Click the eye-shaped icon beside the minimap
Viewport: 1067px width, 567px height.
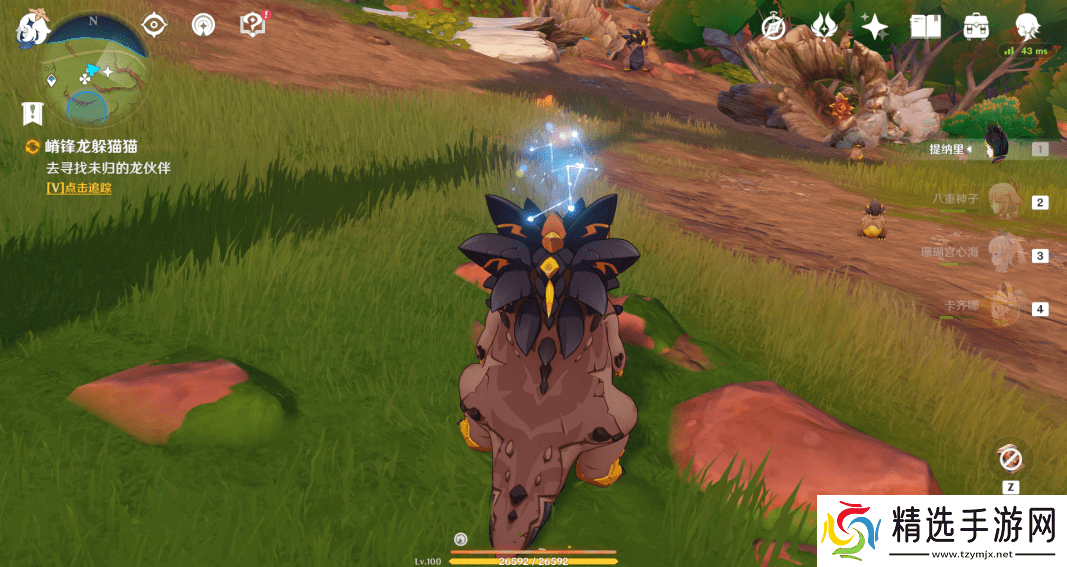pos(154,25)
